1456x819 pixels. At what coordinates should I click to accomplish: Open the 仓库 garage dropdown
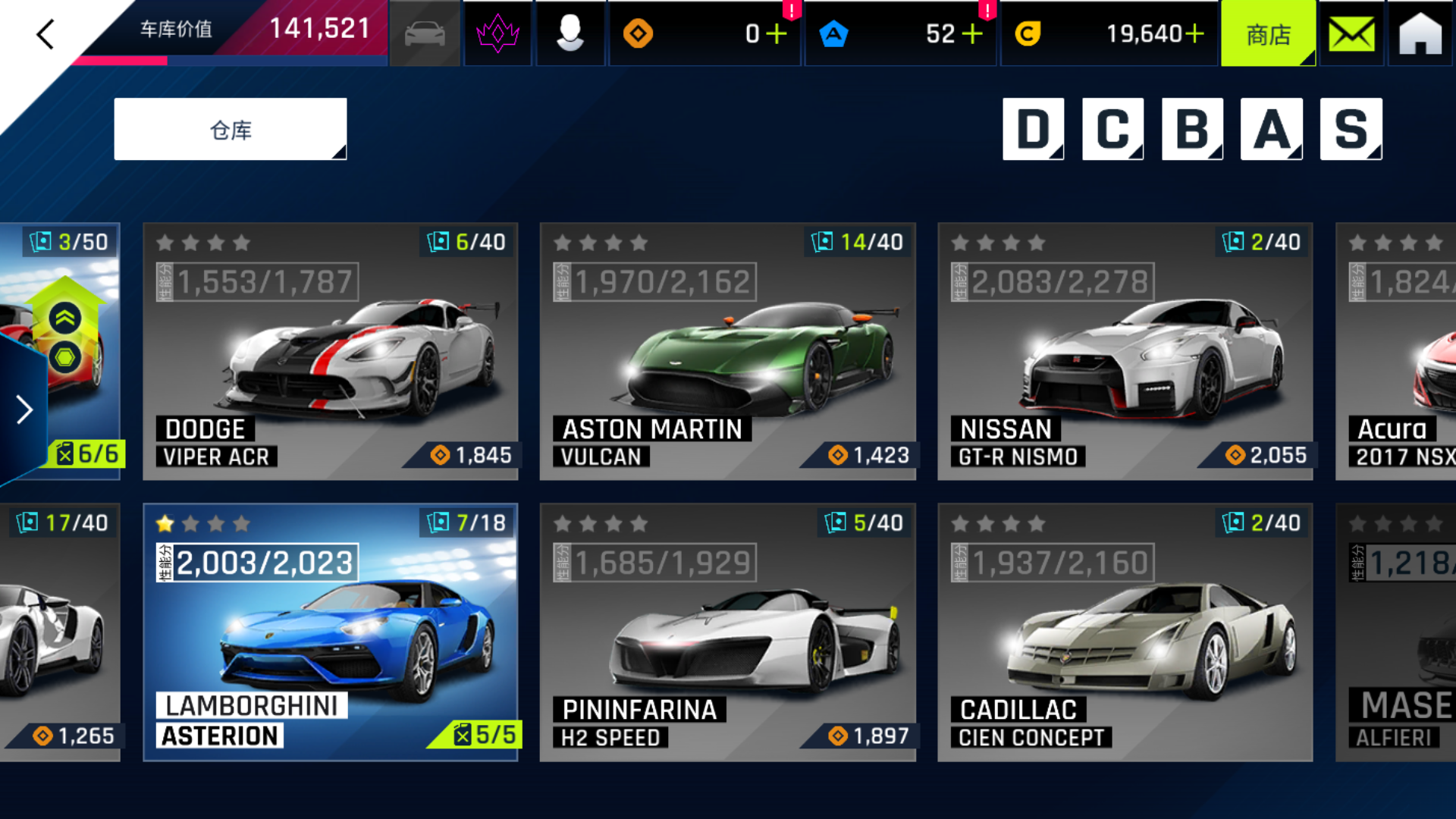[x=231, y=130]
